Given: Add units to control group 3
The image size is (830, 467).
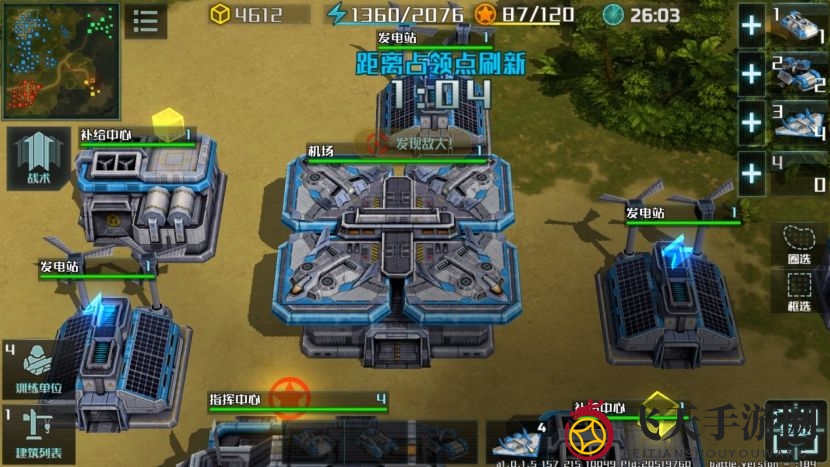Looking at the screenshot, I should tap(752, 122).
